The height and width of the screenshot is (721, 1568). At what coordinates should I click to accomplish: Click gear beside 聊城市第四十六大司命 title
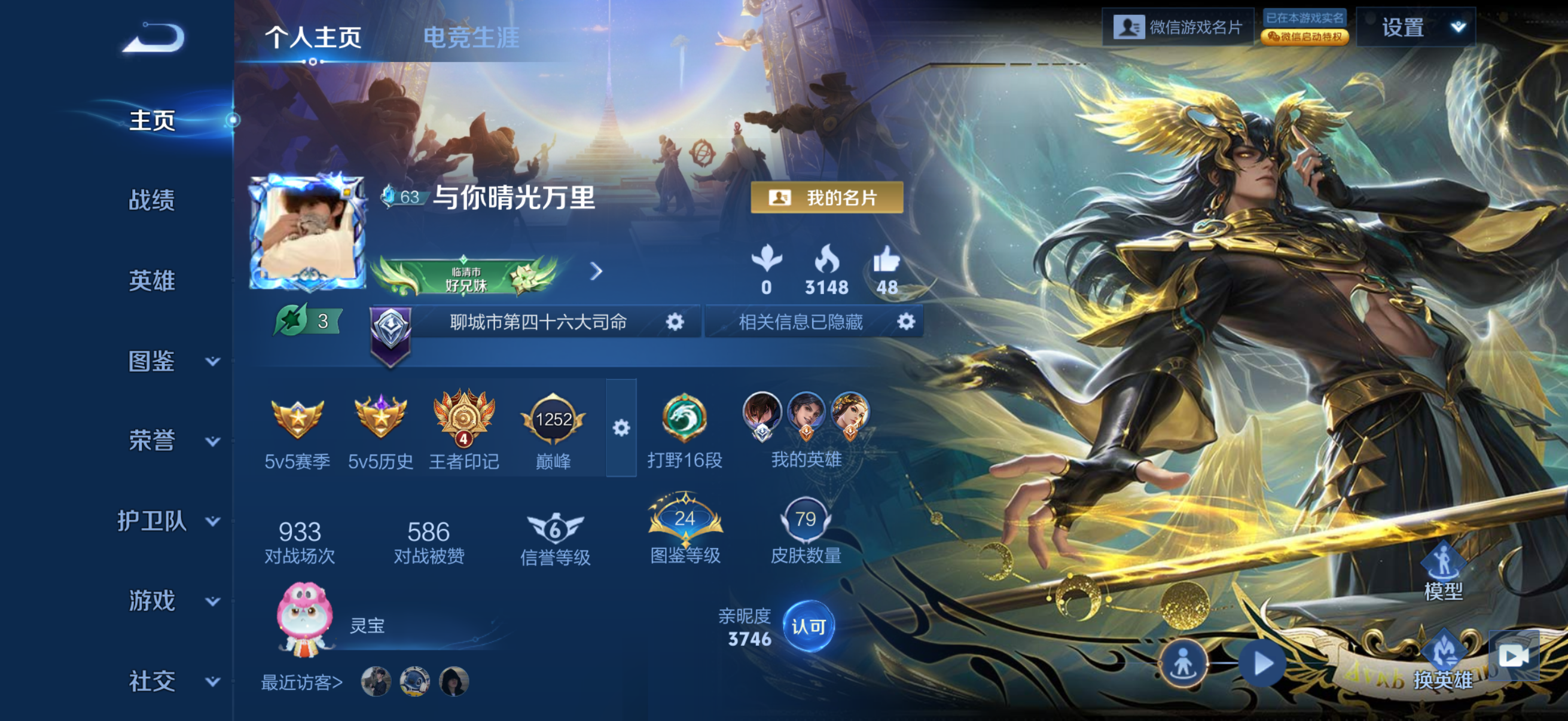coord(676,322)
